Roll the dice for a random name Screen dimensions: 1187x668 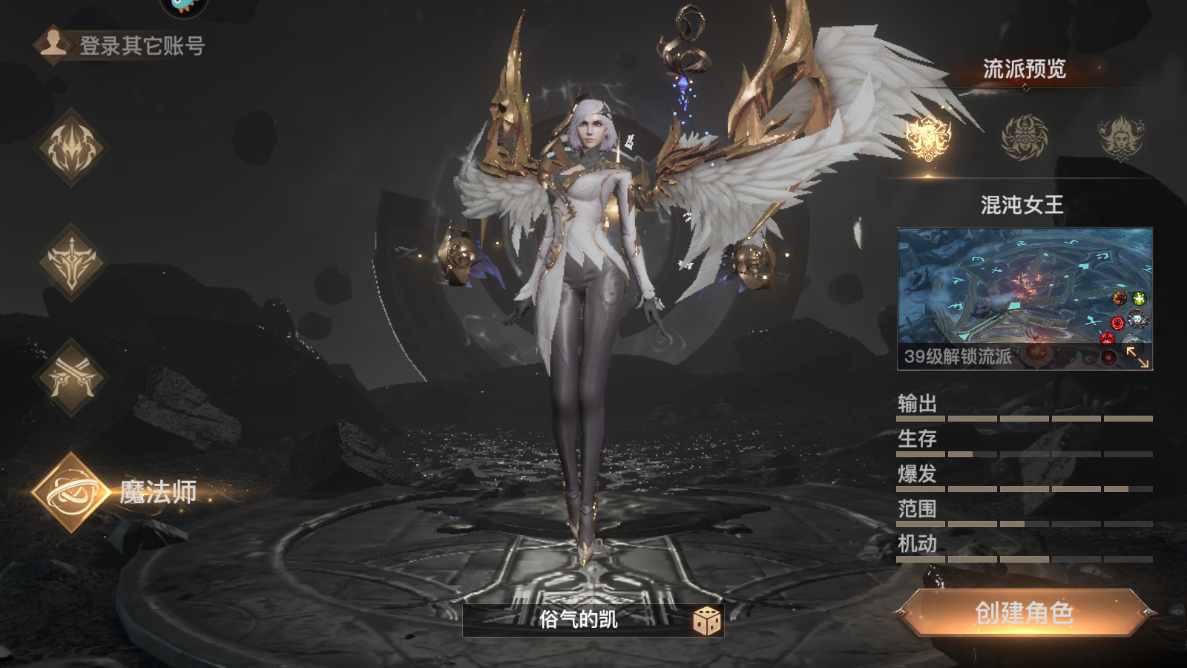click(708, 621)
